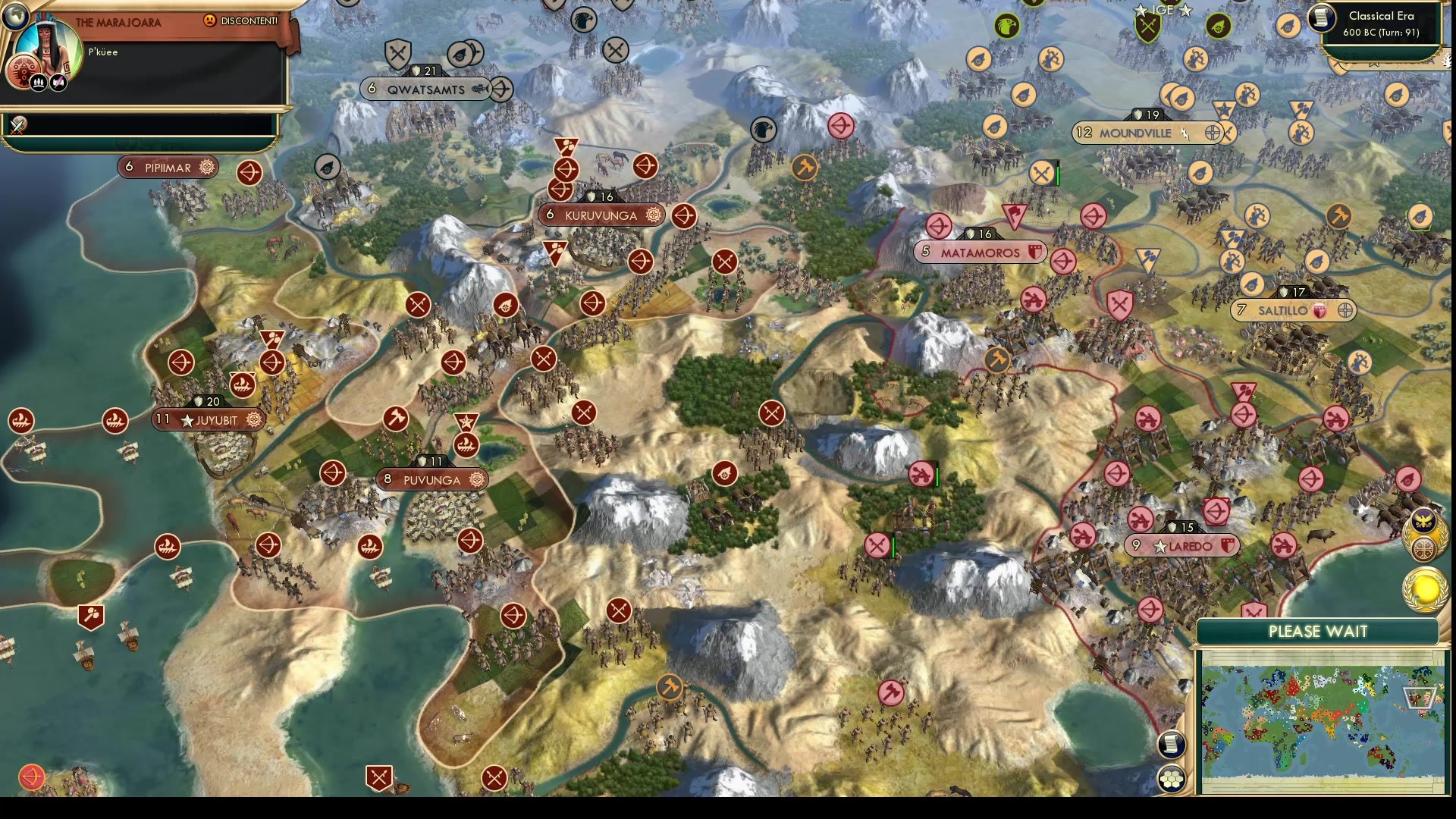Select the Laredo city nameplate
Screen dimensions: 1456x819
(x=1183, y=545)
